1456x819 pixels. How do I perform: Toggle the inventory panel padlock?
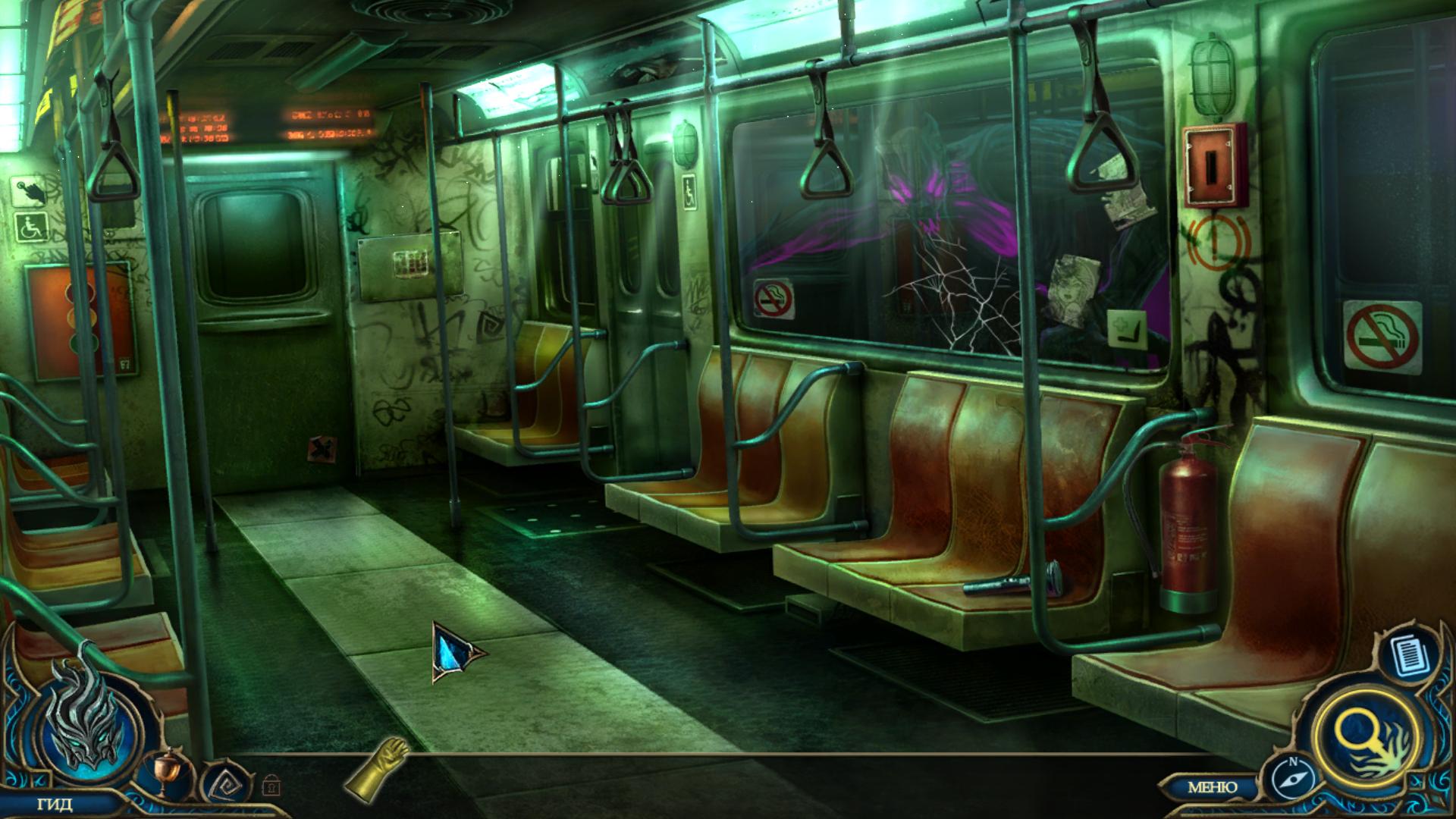tap(270, 784)
